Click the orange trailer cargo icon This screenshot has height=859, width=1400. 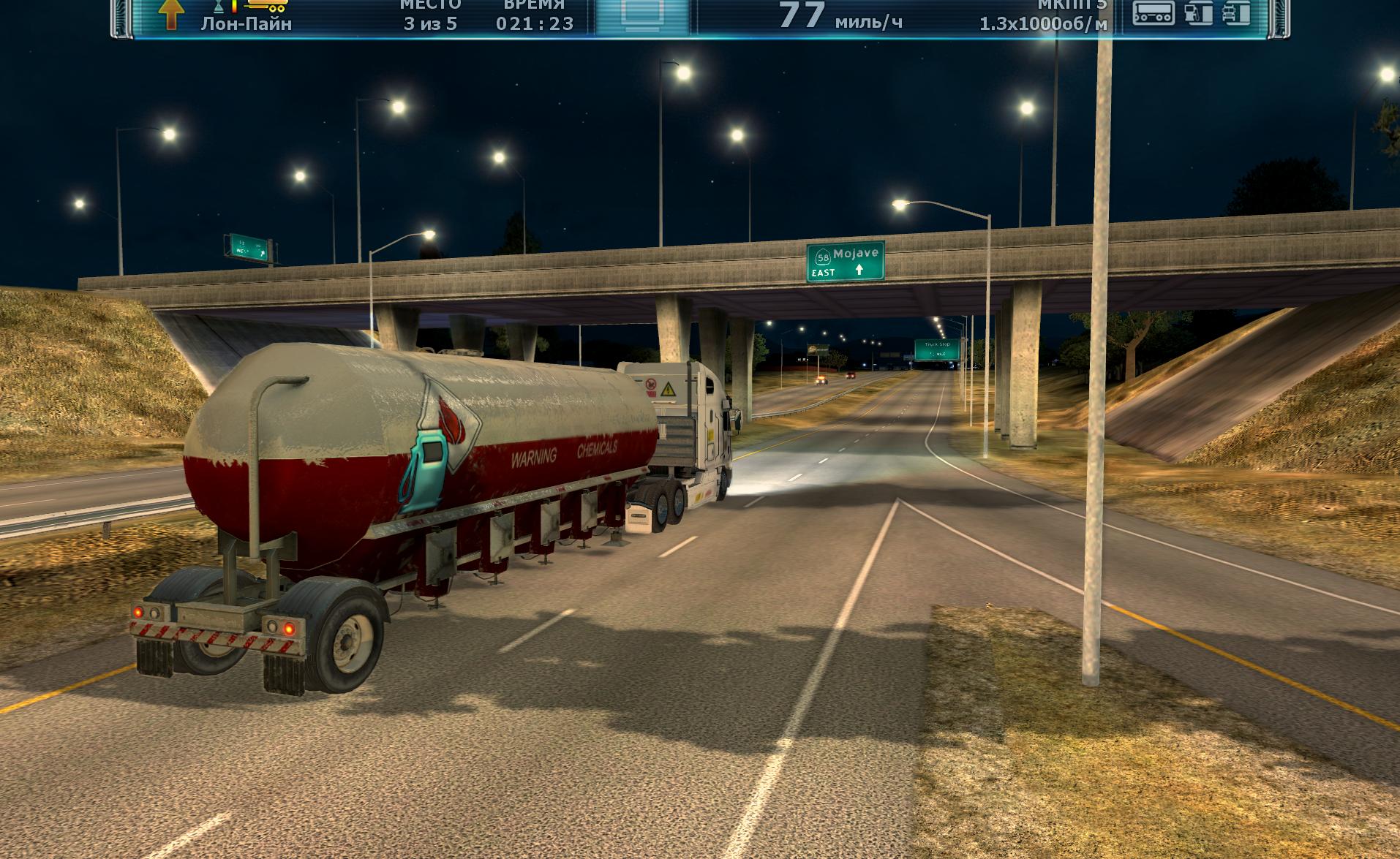[x=267, y=5]
